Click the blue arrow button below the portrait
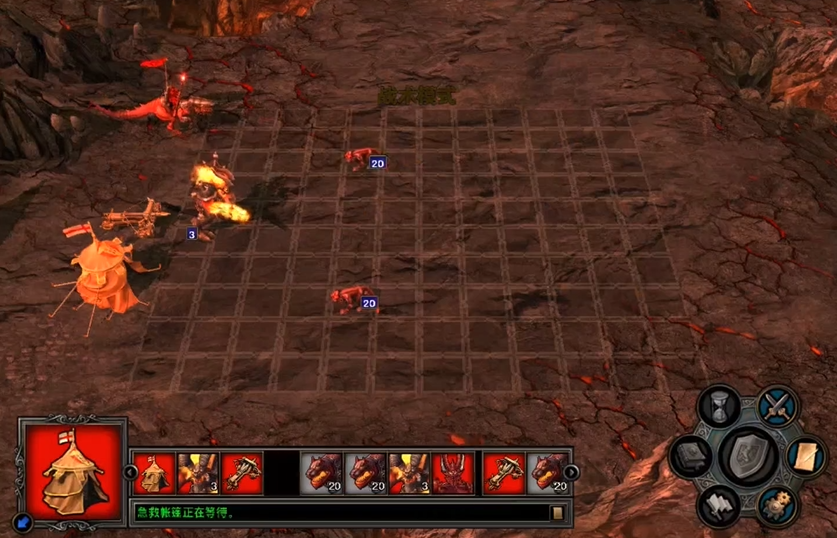 click(x=23, y=521)
